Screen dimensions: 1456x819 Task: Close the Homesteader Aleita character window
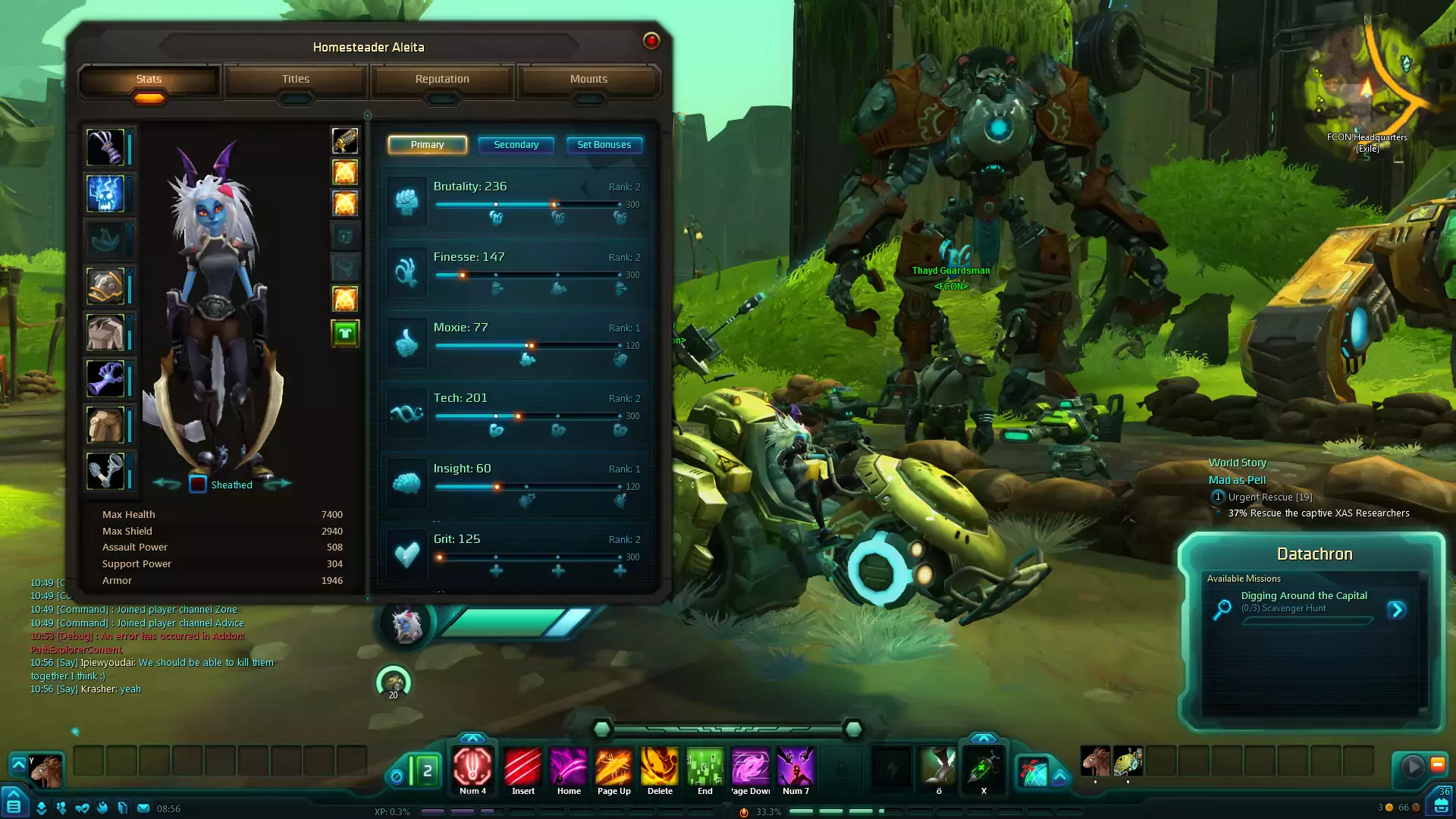[651, 41]
